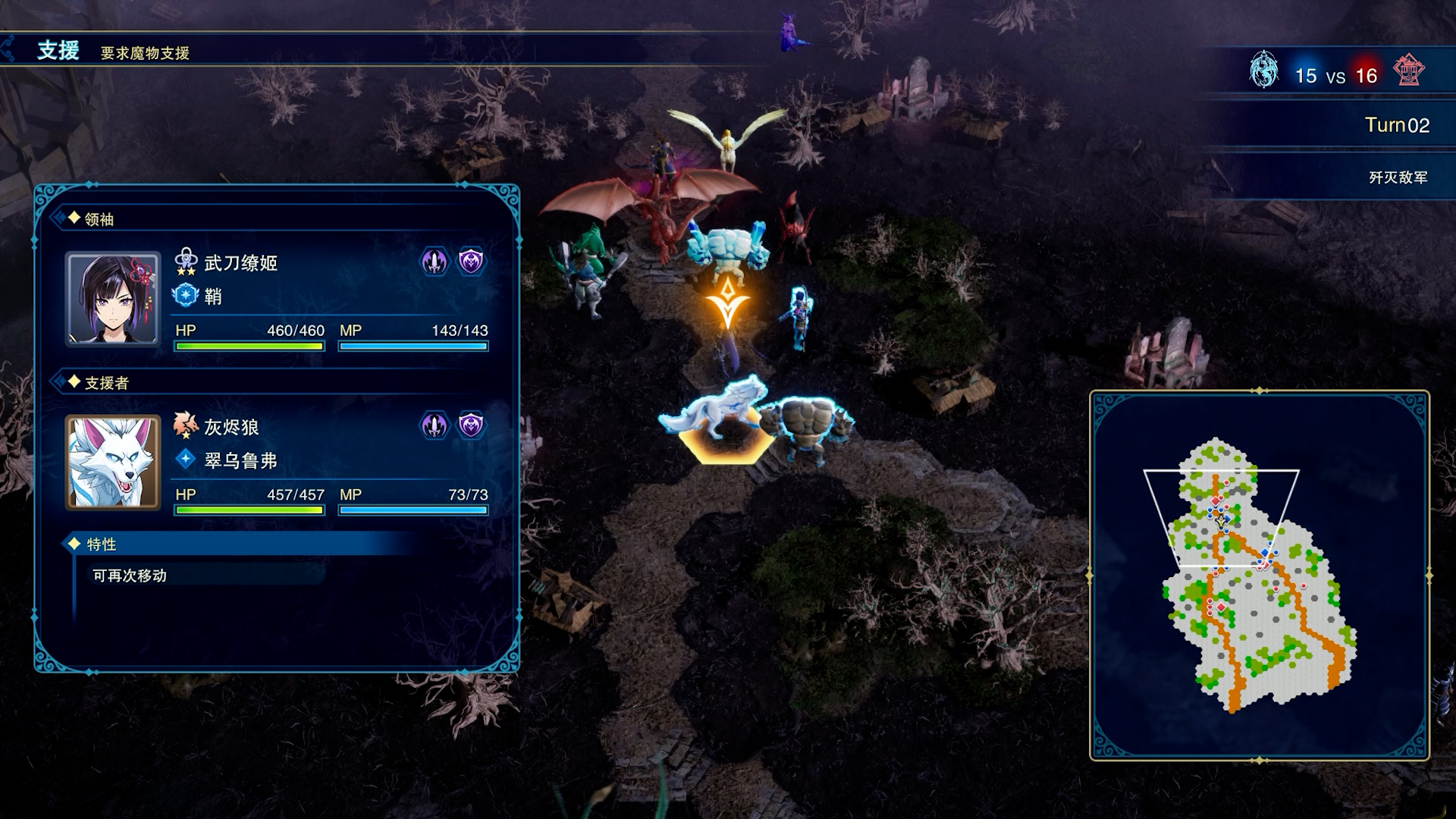Open the 歼灭敌军 objective panel
Image resolution: width=1456 pixels, height=819 pixels.
pos(1397,177)
